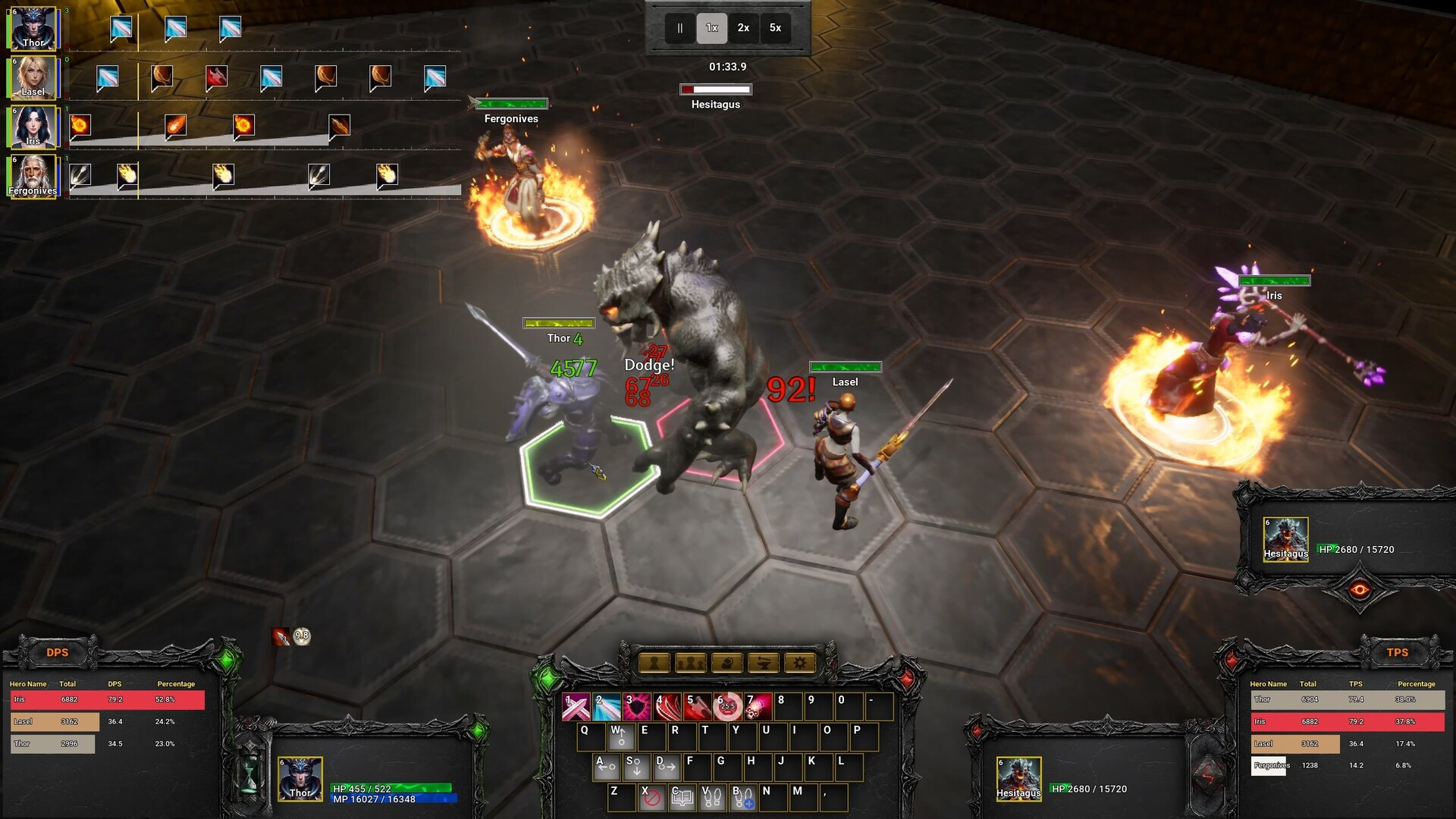1456x819 pixels.
Task: Pause the battle with the pause button
Action: coord(679,28)
